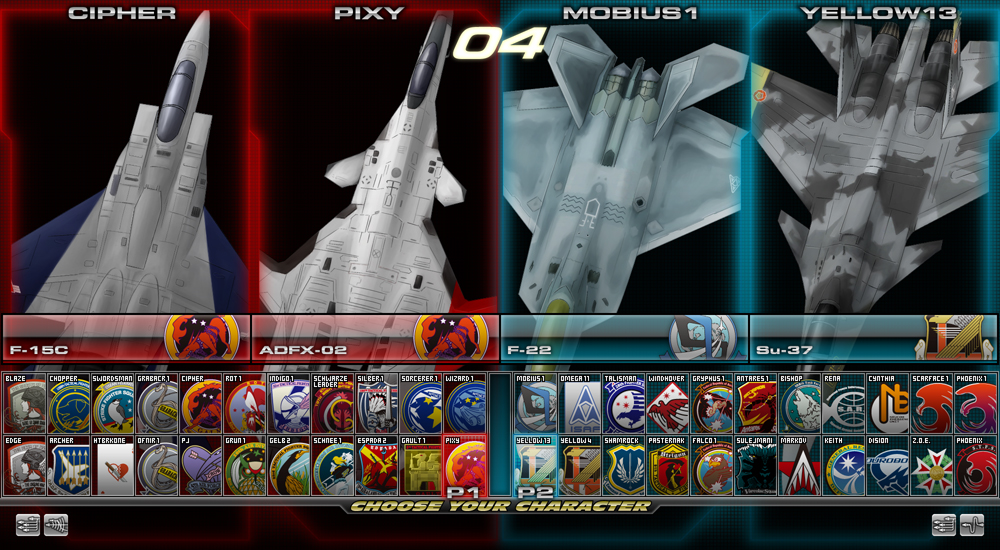Choose the Archer emblem tile
1000x550 pixels.
[68, 465]
